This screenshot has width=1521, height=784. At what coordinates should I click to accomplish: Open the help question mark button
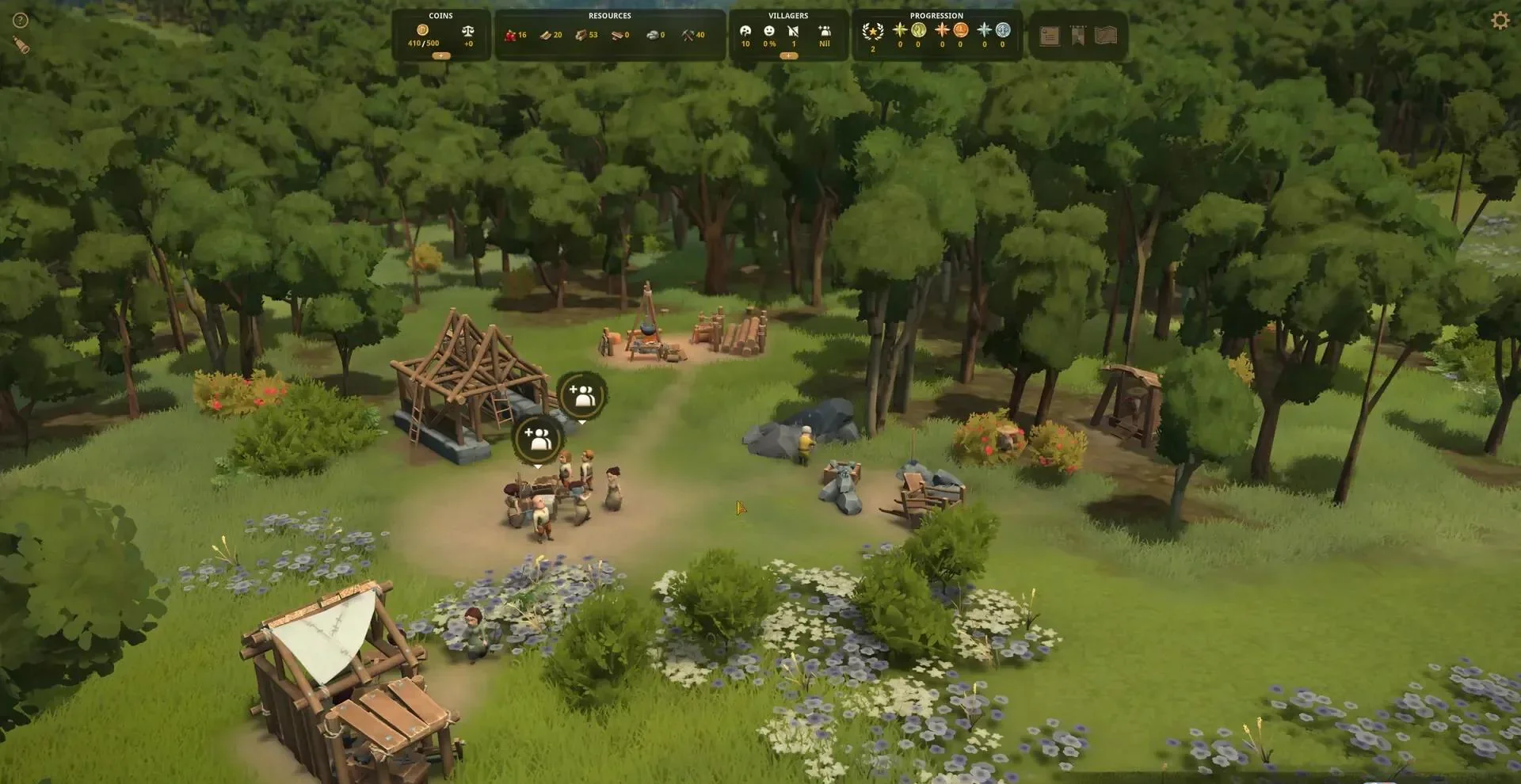(21, 21)
